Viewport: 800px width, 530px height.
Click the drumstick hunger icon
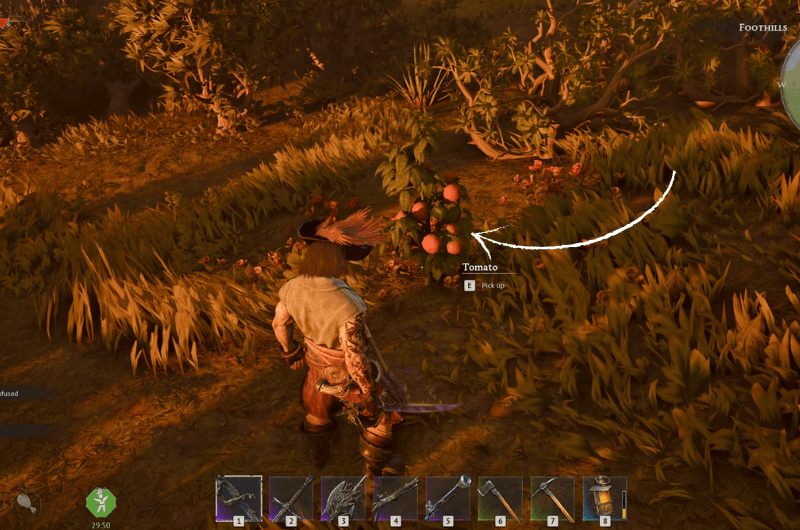(26, 503)
